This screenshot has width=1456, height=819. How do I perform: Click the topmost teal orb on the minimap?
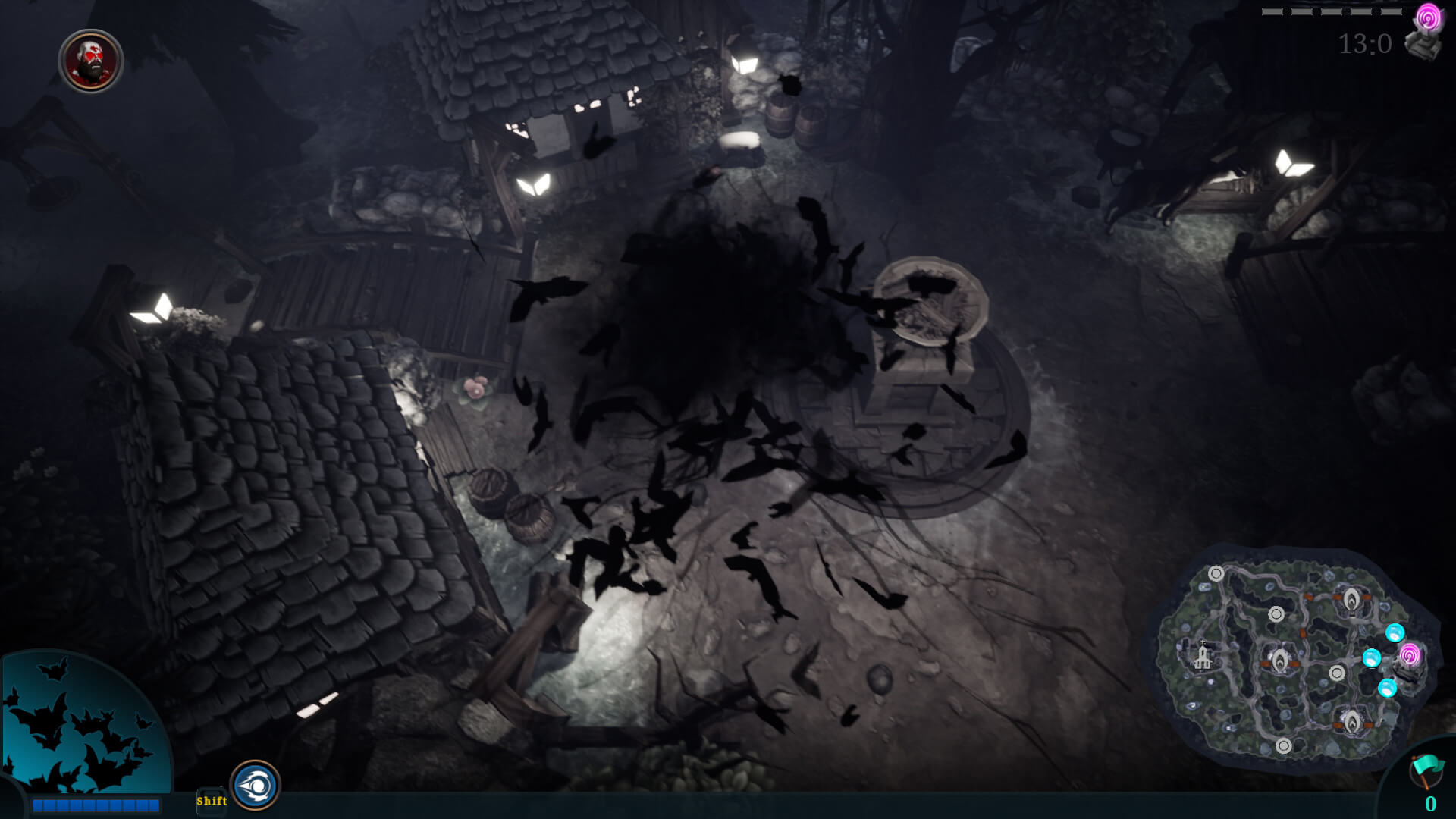[1395, 633]
